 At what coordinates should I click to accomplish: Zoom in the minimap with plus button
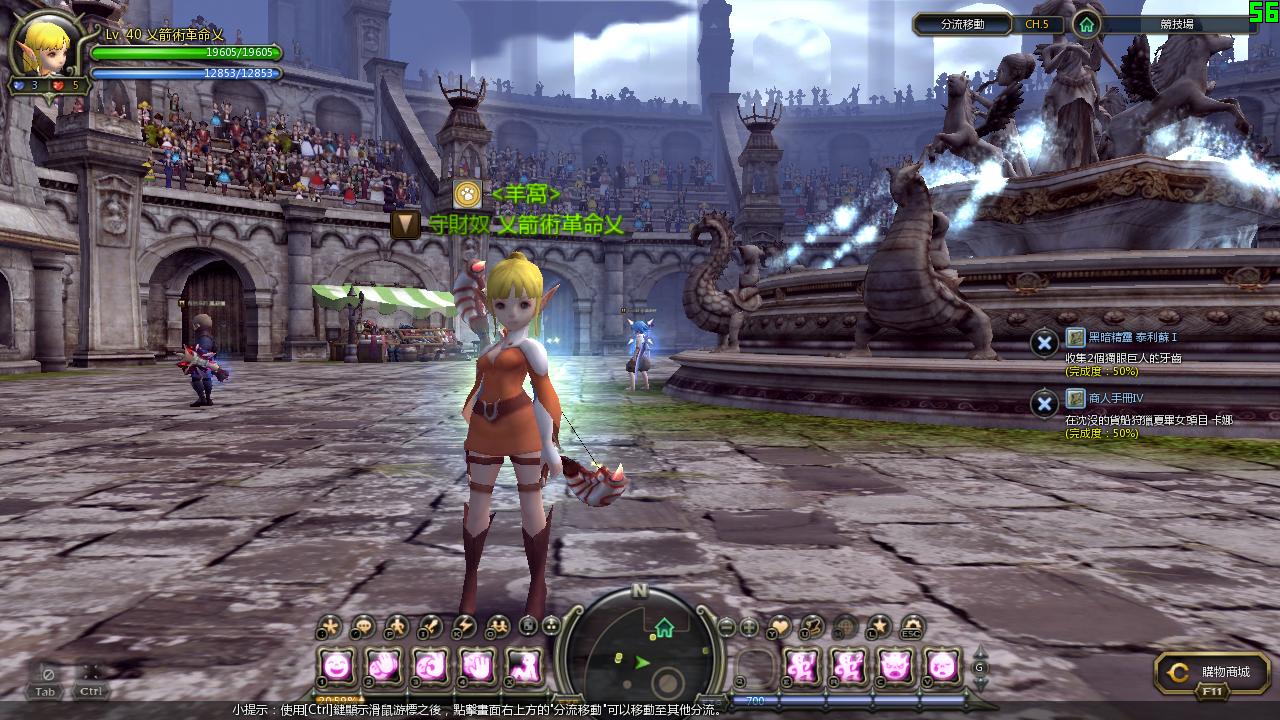coord(749,628)
